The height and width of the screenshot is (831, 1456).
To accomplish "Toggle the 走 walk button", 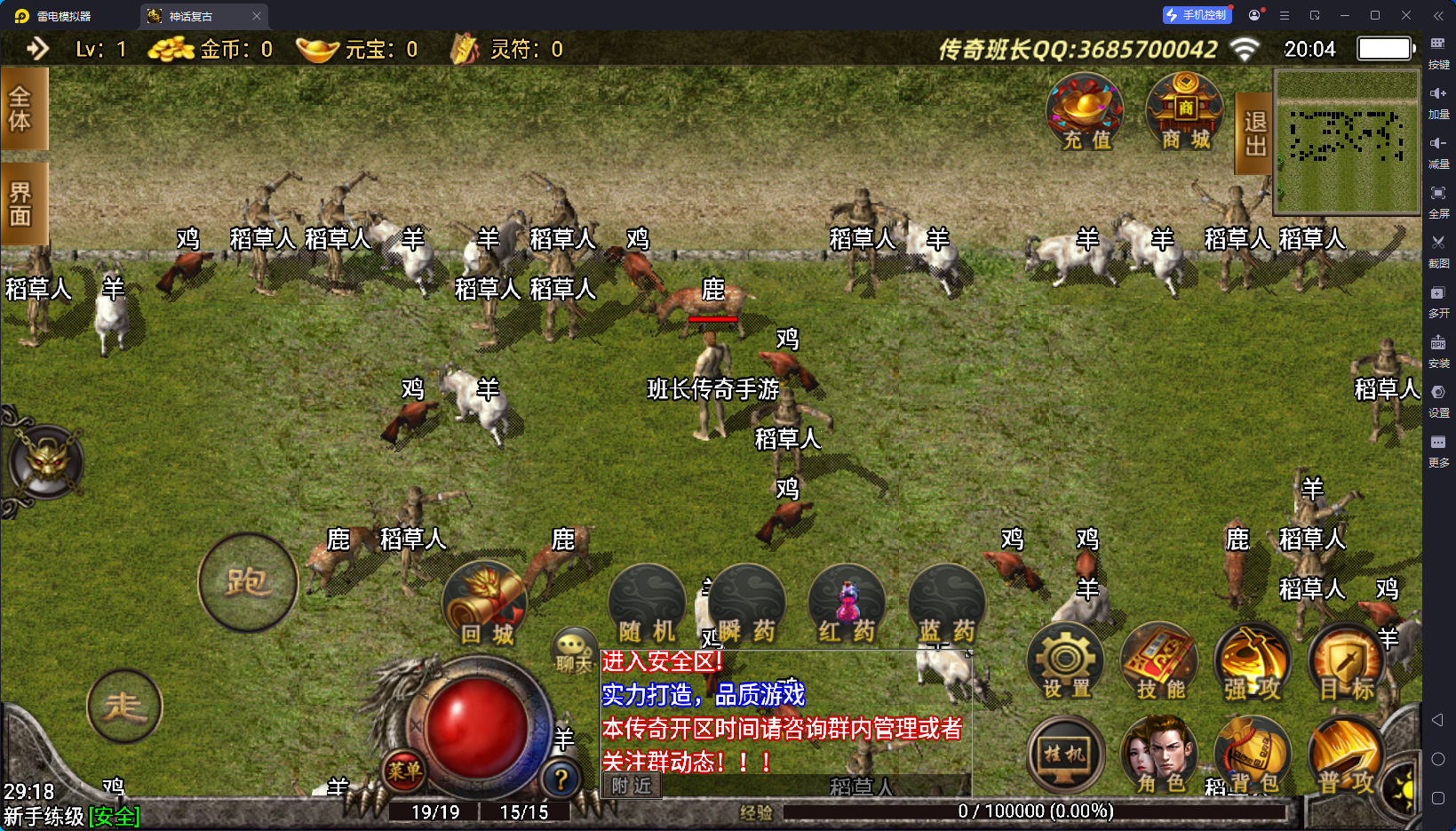I will pos(124,707).
